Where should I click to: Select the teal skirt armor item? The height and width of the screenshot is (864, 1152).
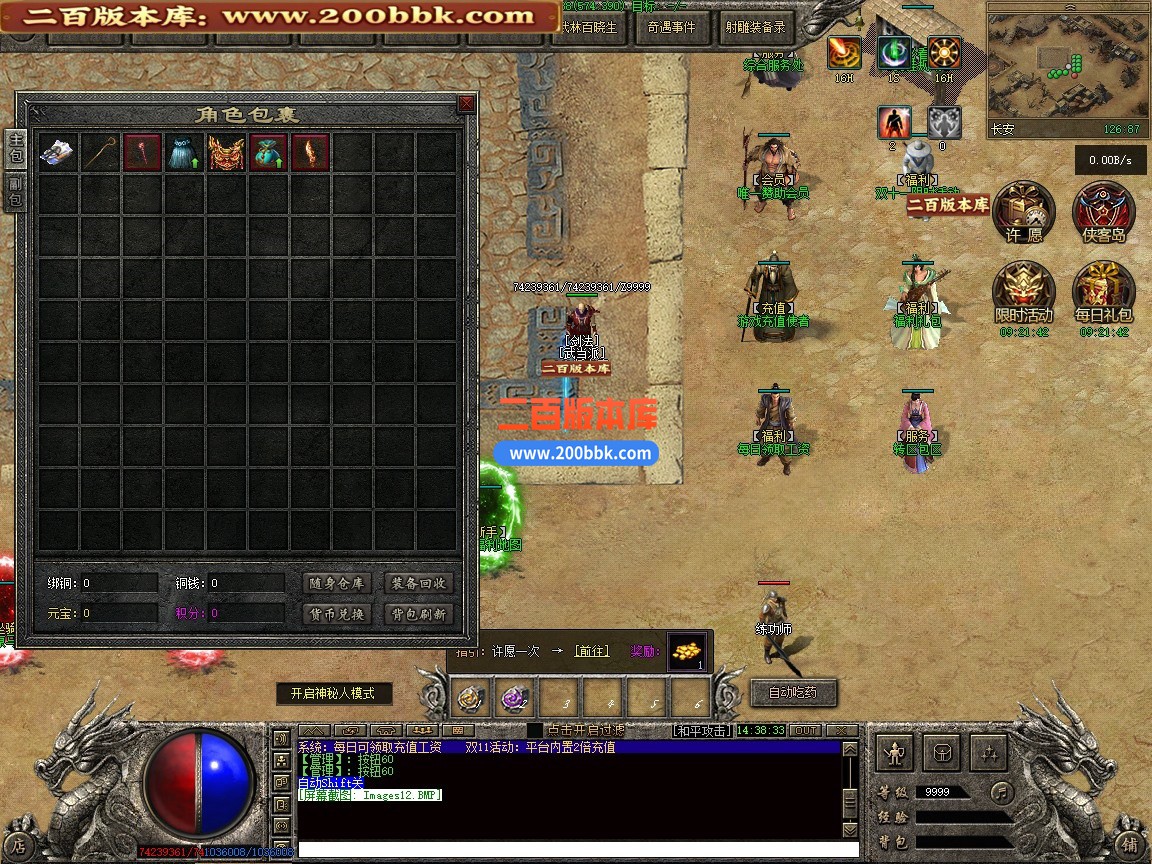183,153
